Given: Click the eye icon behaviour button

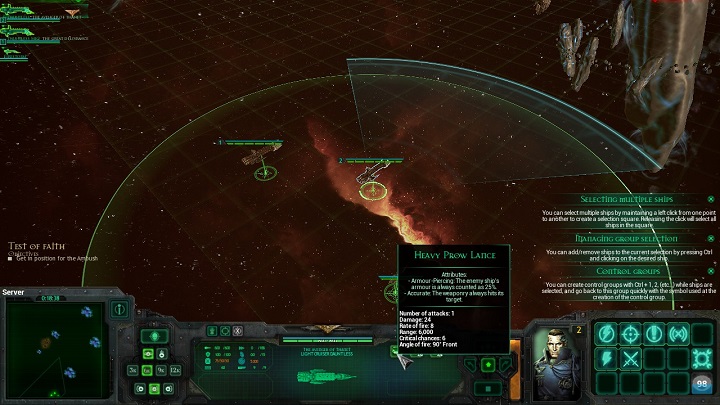Looking at the screenshot, I should [148, 353].
